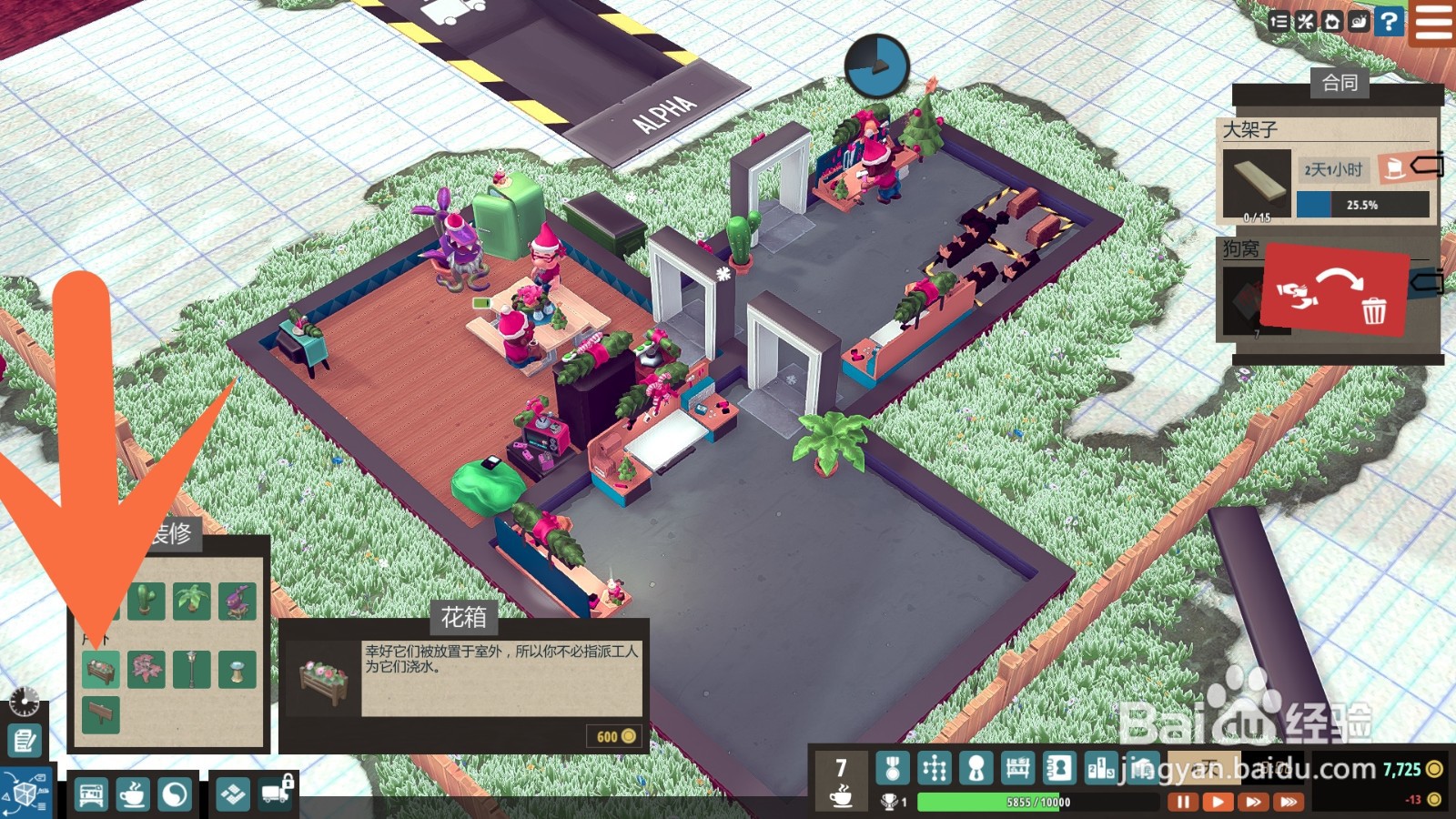Choose the pink bush decoration
This screenshot has width=1456, height=819.
click(x=147, y=670)
